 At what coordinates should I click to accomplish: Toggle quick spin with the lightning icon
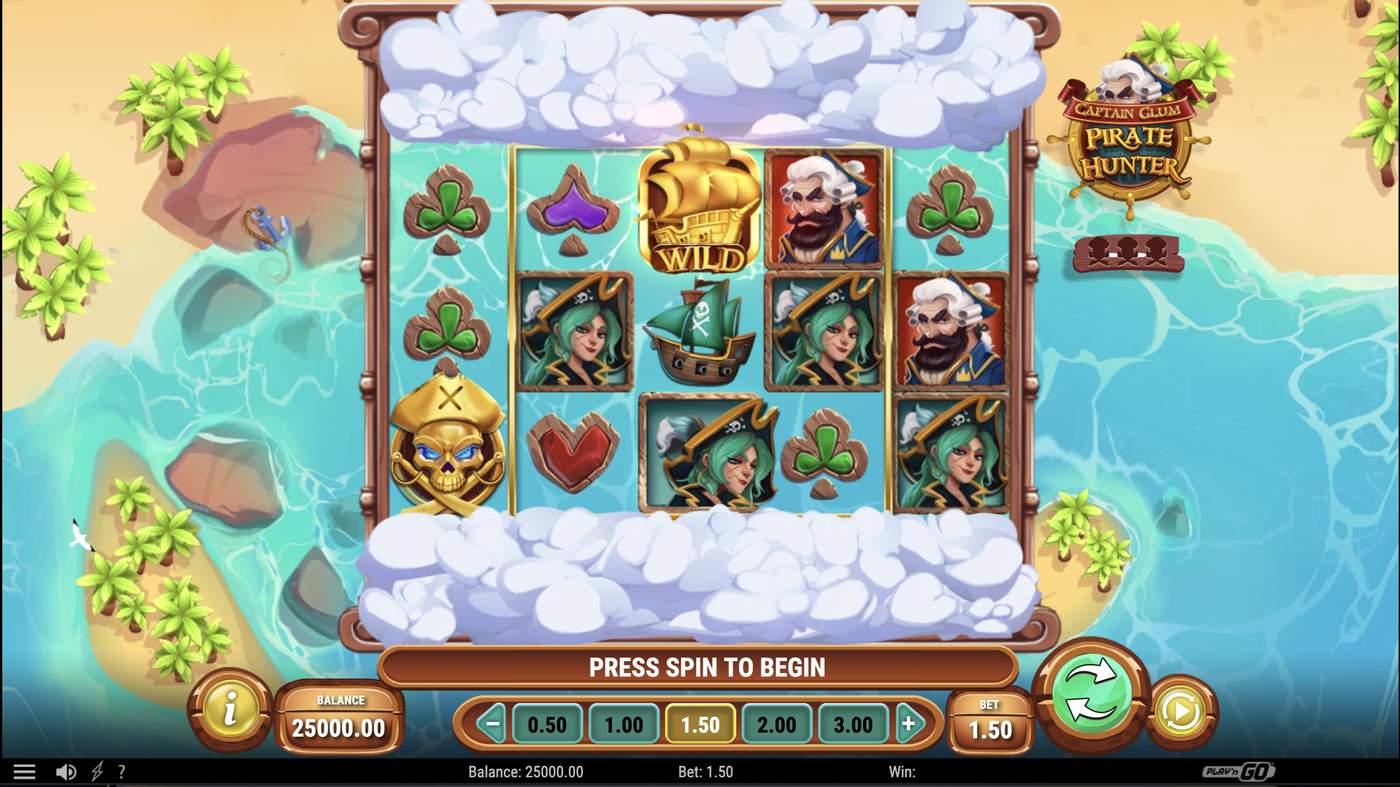click(95, 770)
